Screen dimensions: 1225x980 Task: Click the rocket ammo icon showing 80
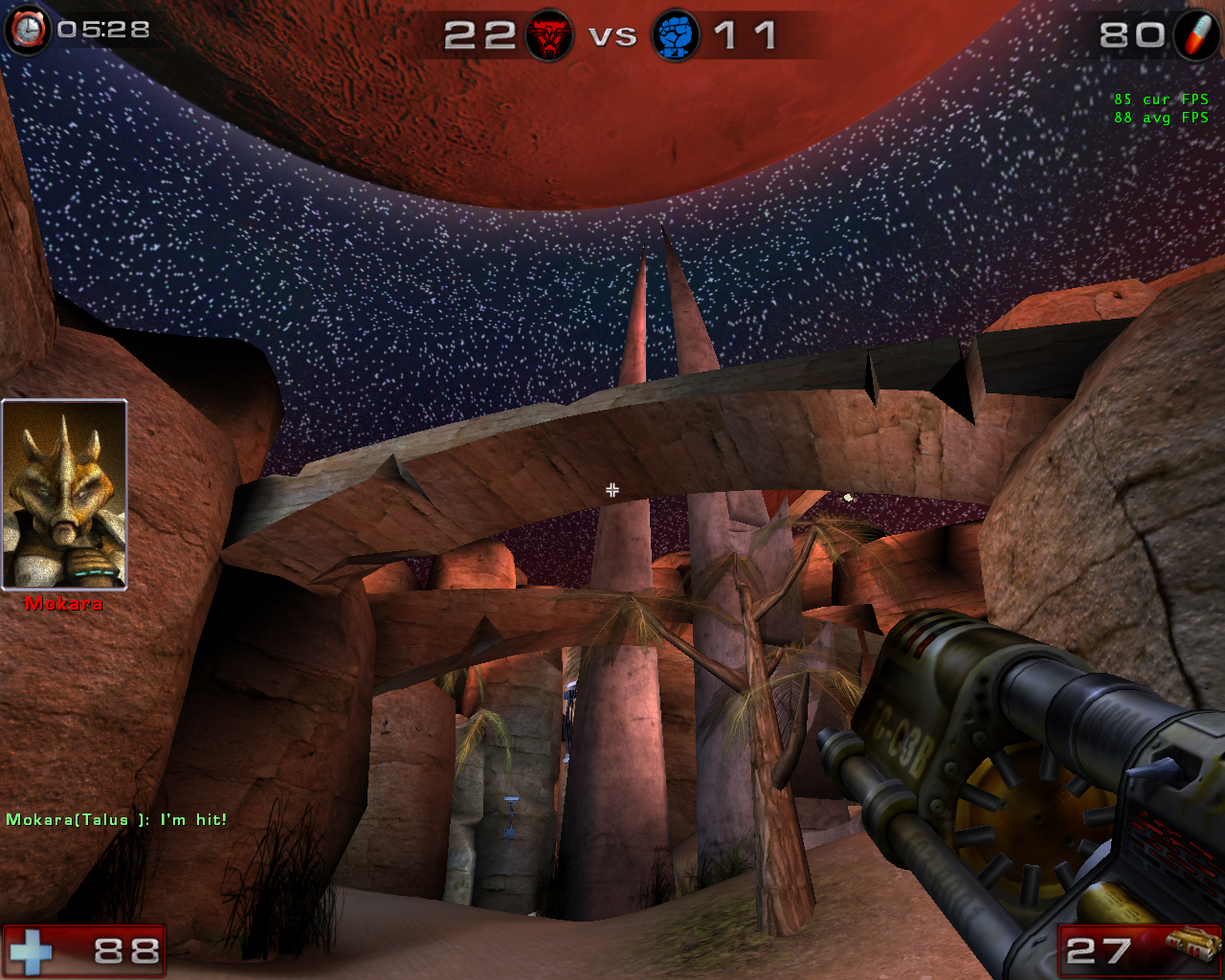point(1194,32)
